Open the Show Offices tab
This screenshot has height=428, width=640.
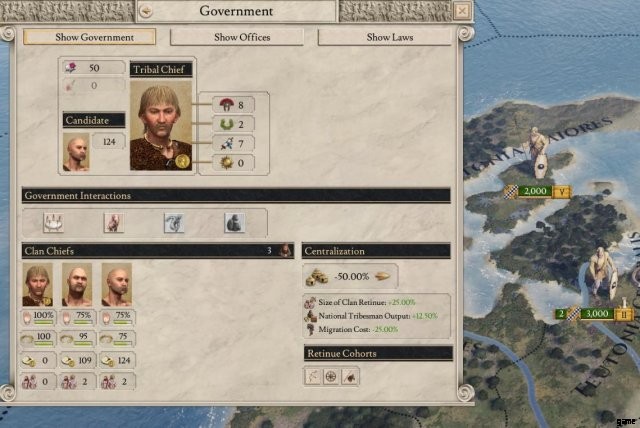coord(242,37)
